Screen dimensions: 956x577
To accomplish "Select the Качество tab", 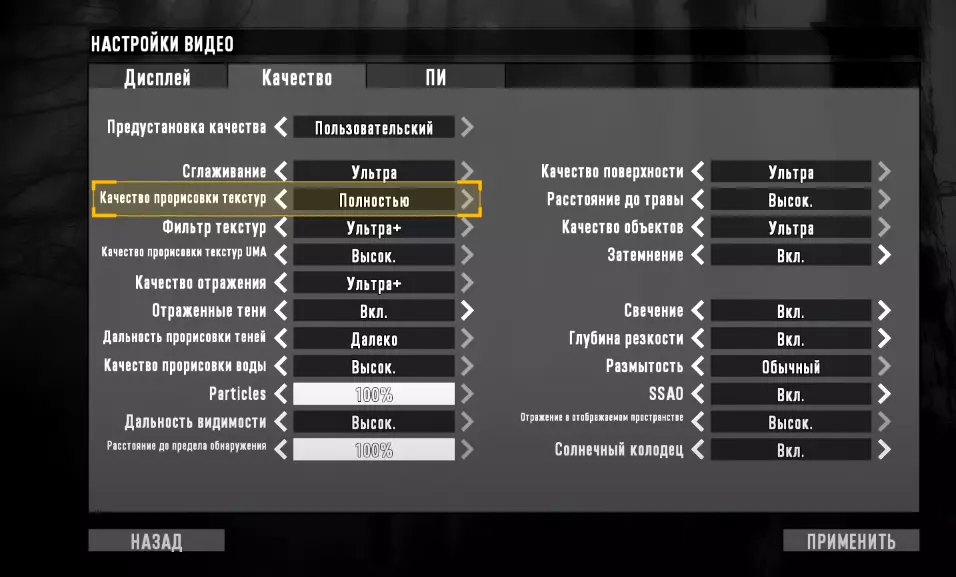I will click(x=296, y=78).
